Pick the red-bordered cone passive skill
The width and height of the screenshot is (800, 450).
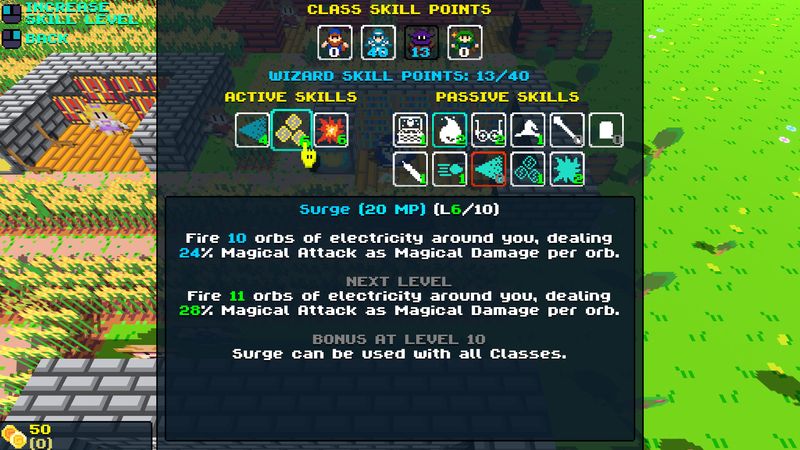(488, 169)
